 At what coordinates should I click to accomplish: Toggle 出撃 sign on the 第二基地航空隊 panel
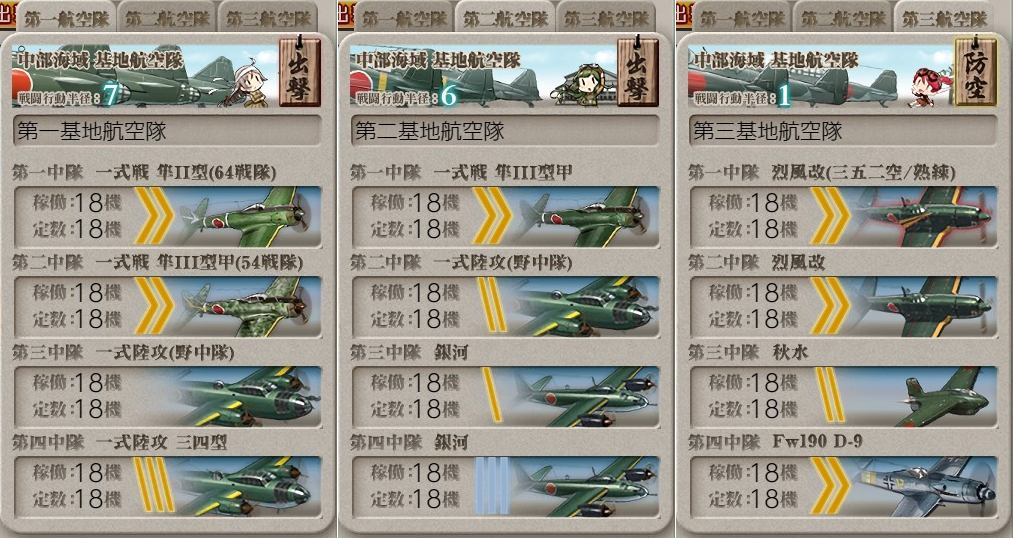coord(636,73)
